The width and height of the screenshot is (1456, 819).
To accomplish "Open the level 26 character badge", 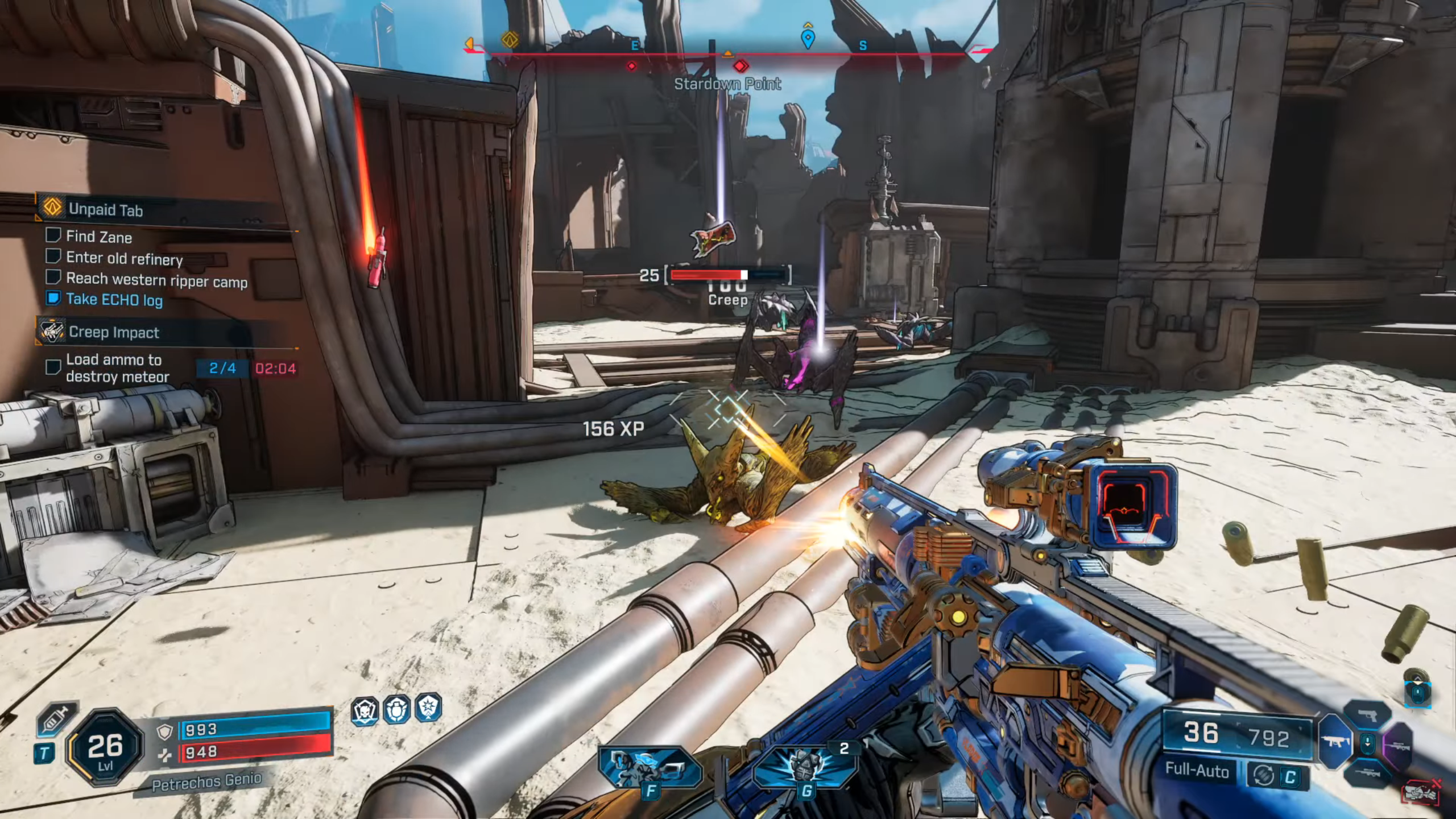I will (105, 747).
